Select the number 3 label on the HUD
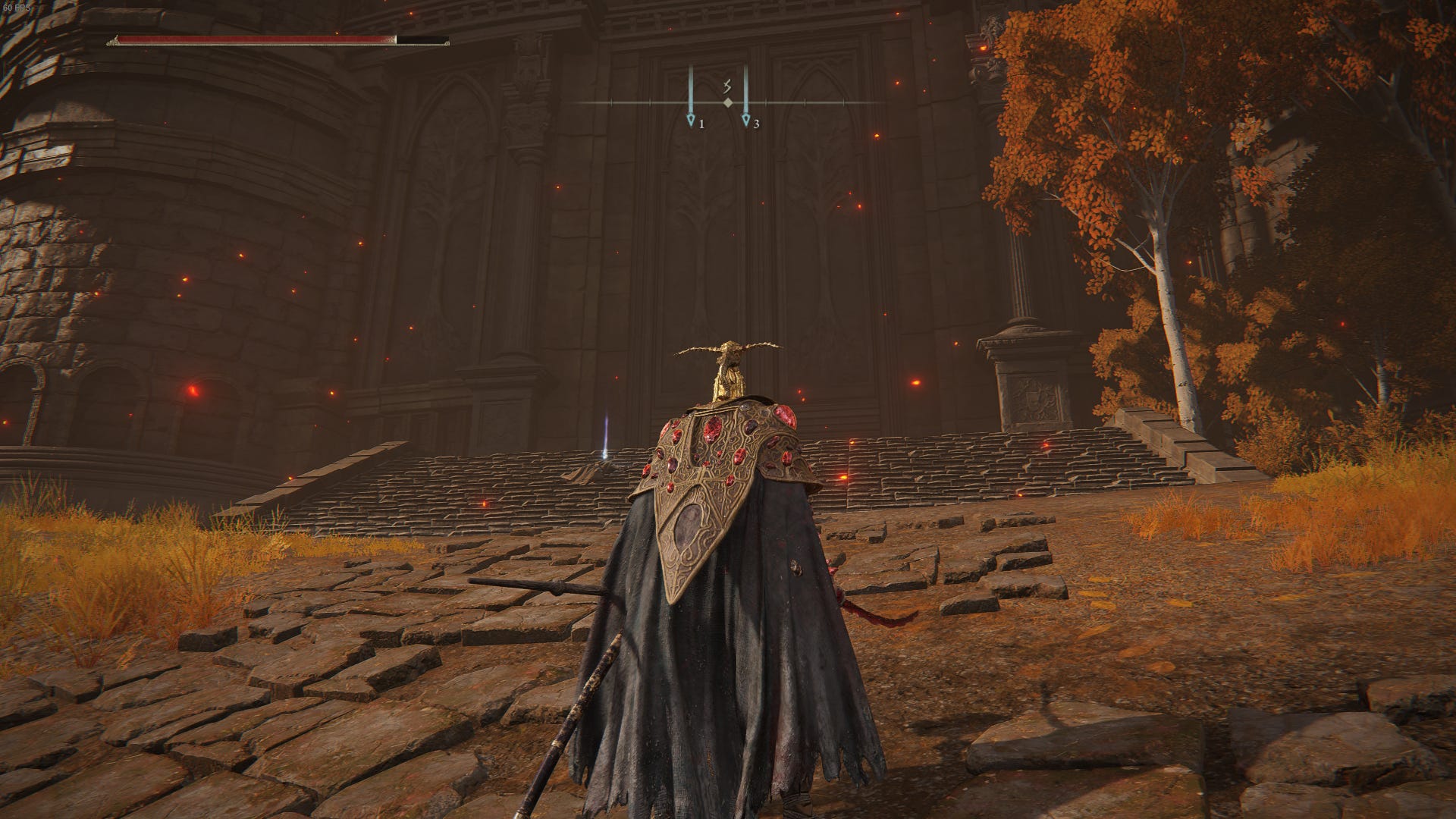Screen dimensions: 1456x819 (758, 125)
